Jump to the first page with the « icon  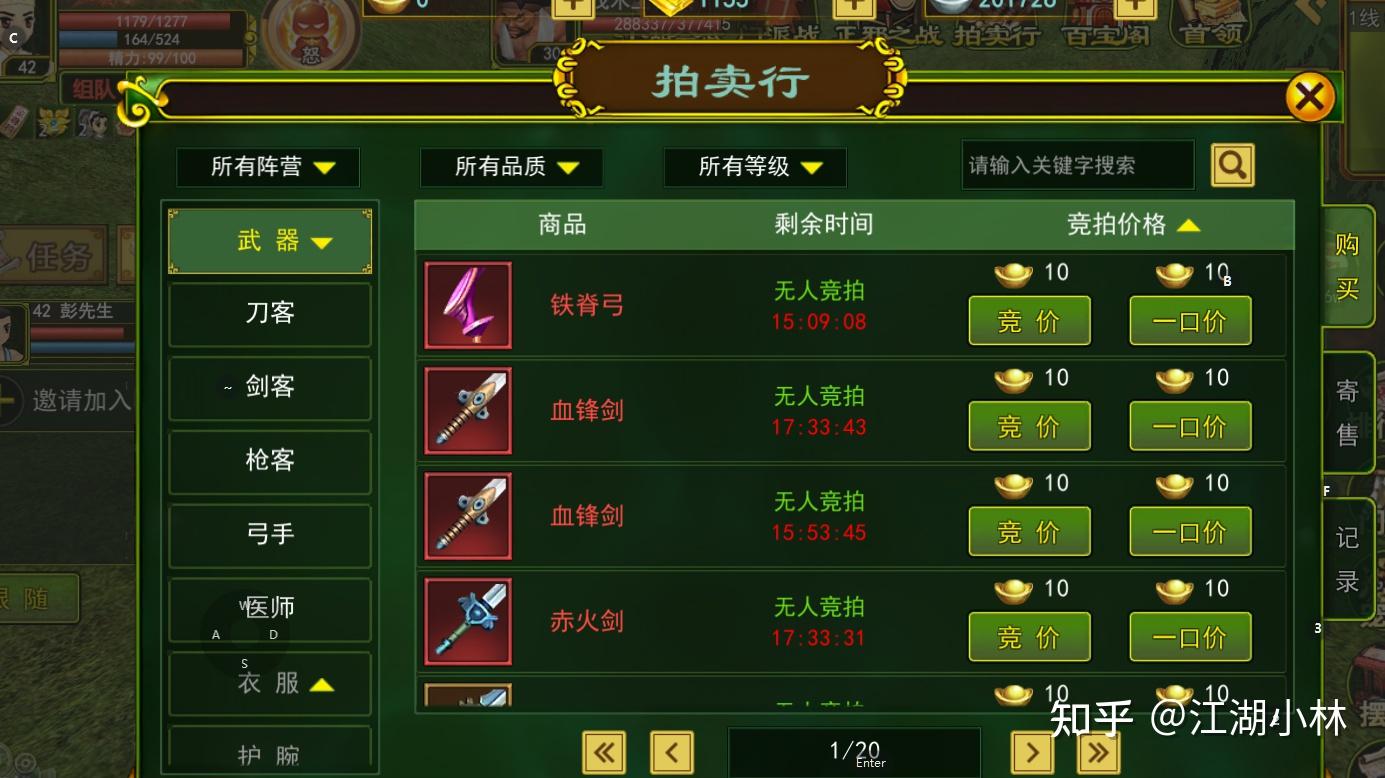pos(604,752)
